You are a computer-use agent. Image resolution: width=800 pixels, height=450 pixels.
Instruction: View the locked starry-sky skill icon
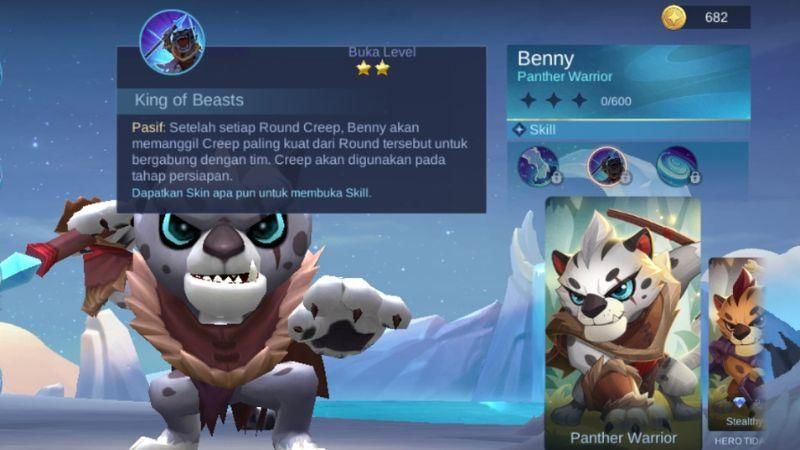[x=538, y=166]
